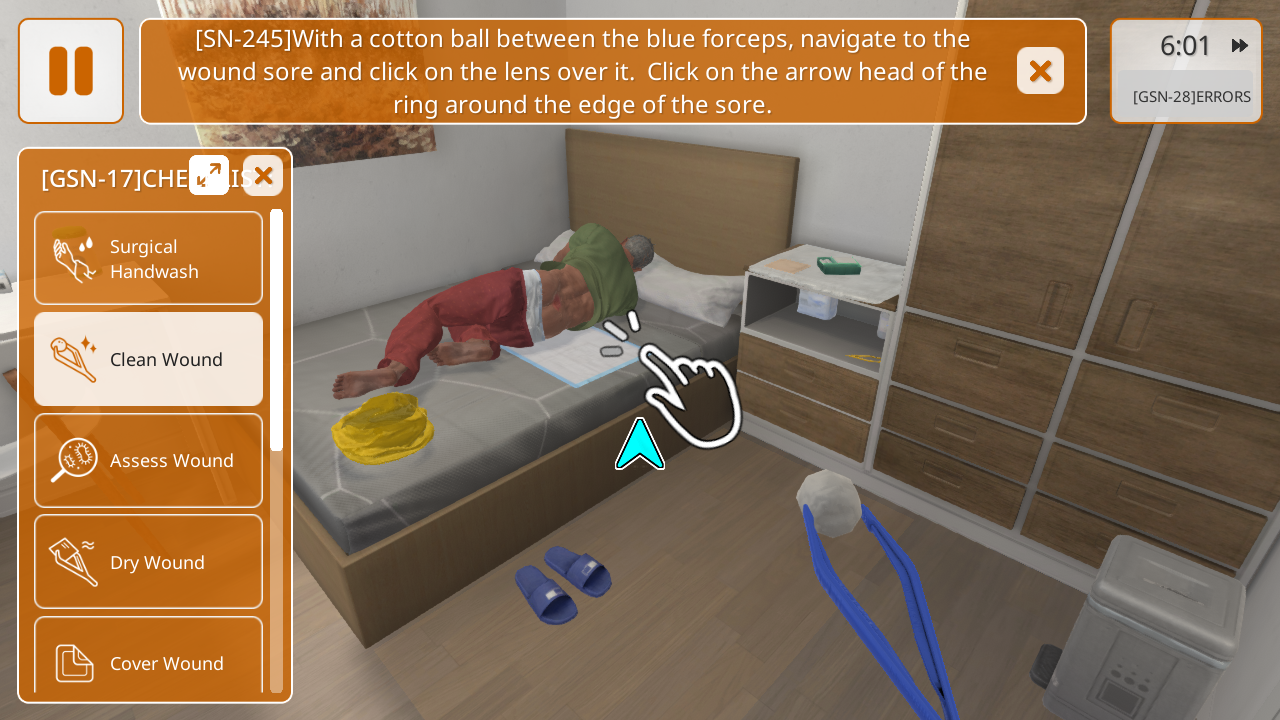
Task: Close the checklist panel
Action: tap(263, 176)
